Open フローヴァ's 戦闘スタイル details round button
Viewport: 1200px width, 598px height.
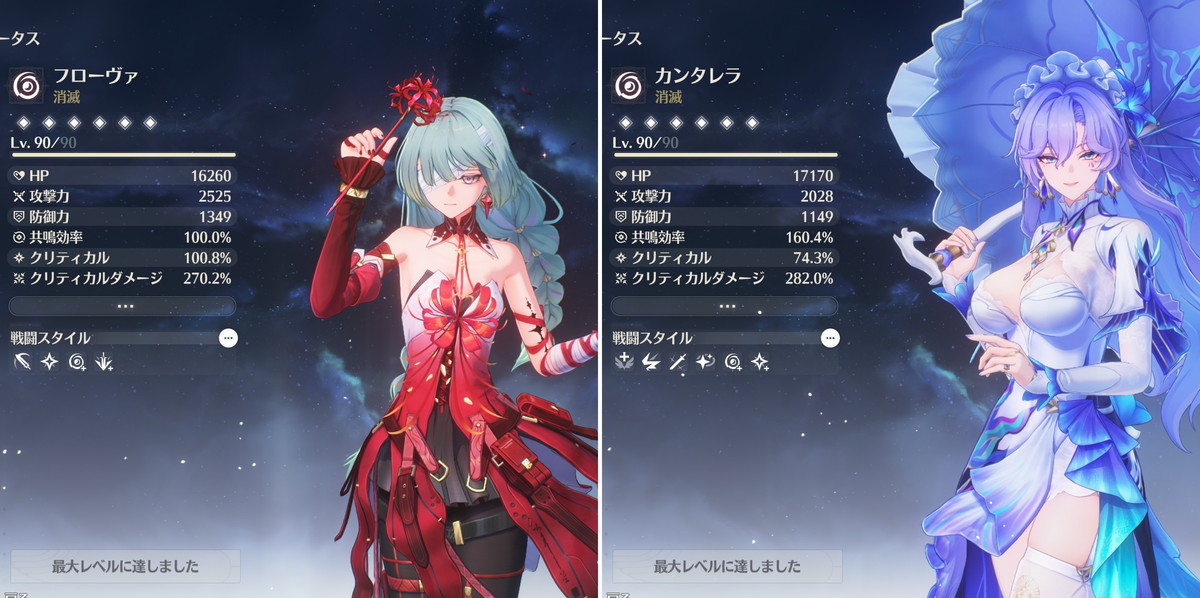click(228, 338)
